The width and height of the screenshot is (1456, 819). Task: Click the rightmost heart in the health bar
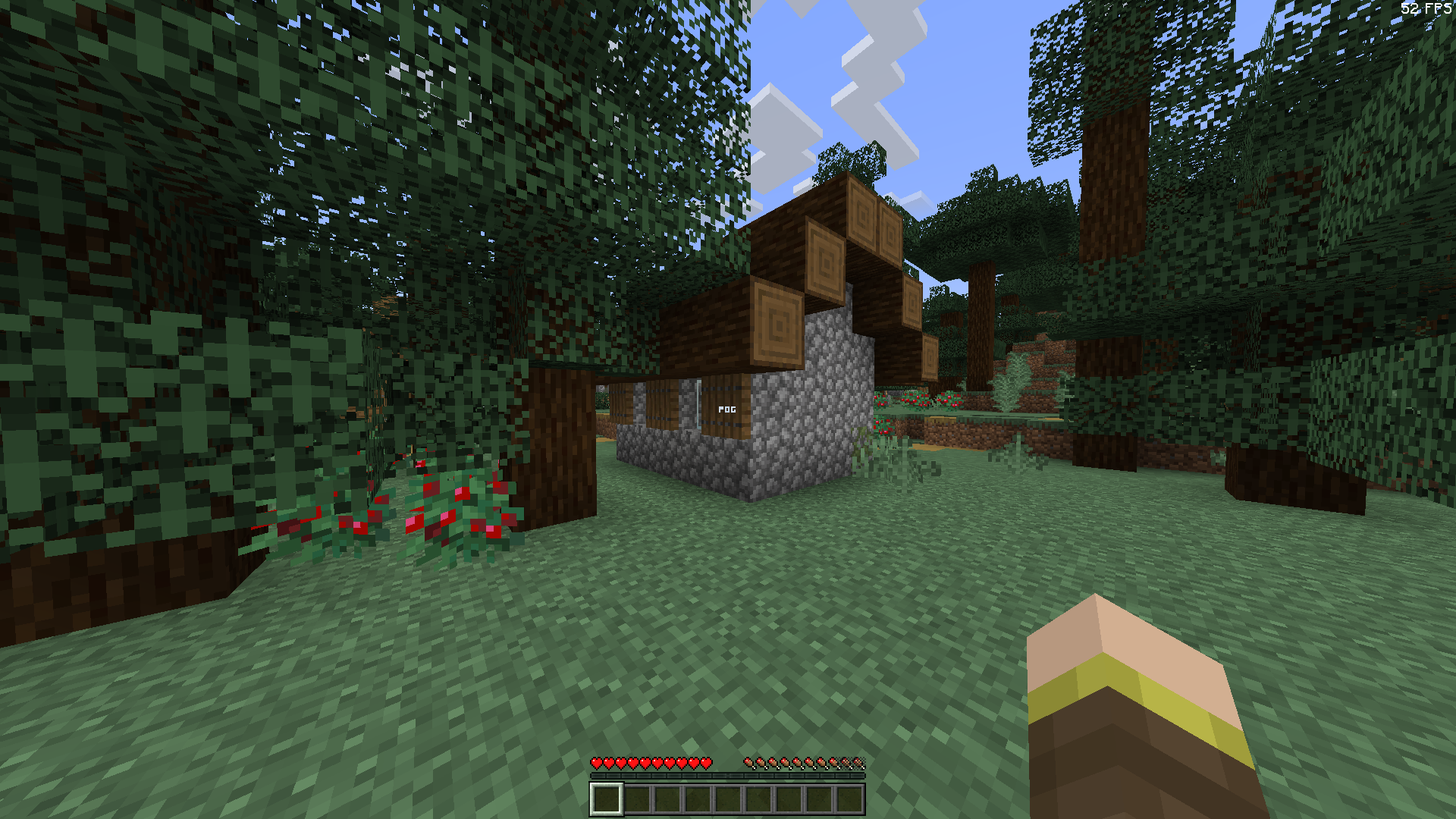[x=706, y=764]
